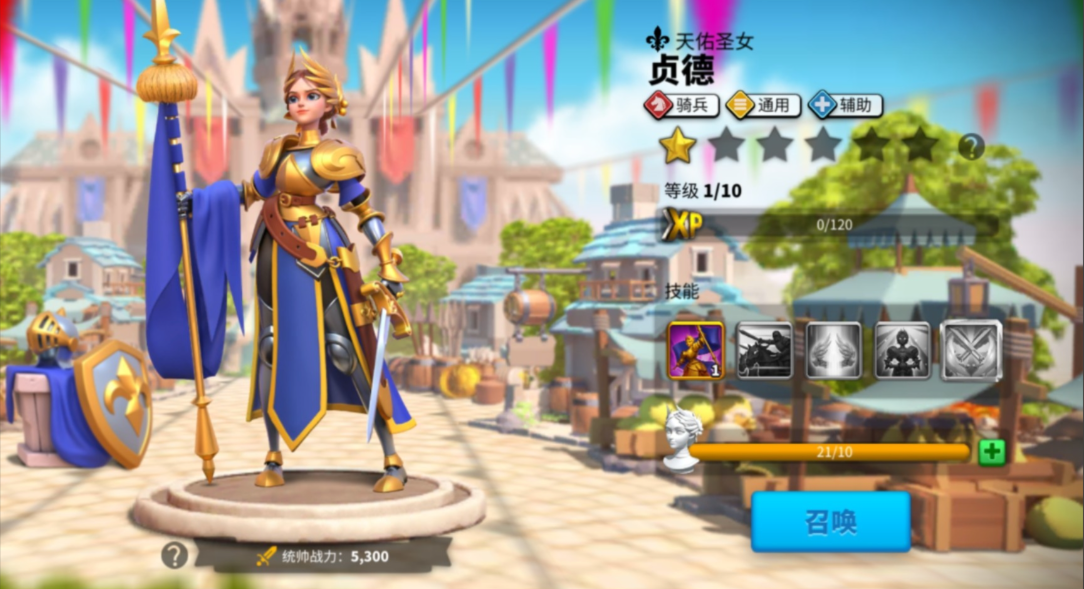Open the 辅助 support tag info

point(845,104)
